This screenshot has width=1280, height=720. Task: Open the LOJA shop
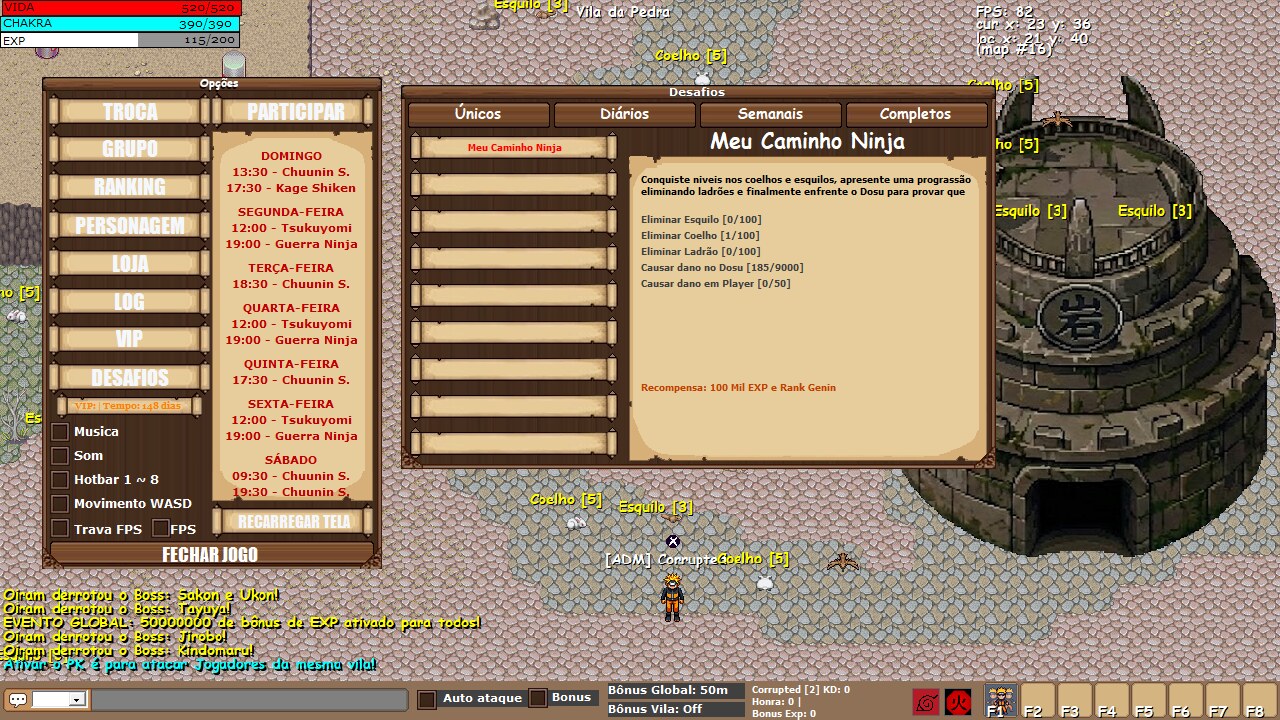tap(130, 263)
